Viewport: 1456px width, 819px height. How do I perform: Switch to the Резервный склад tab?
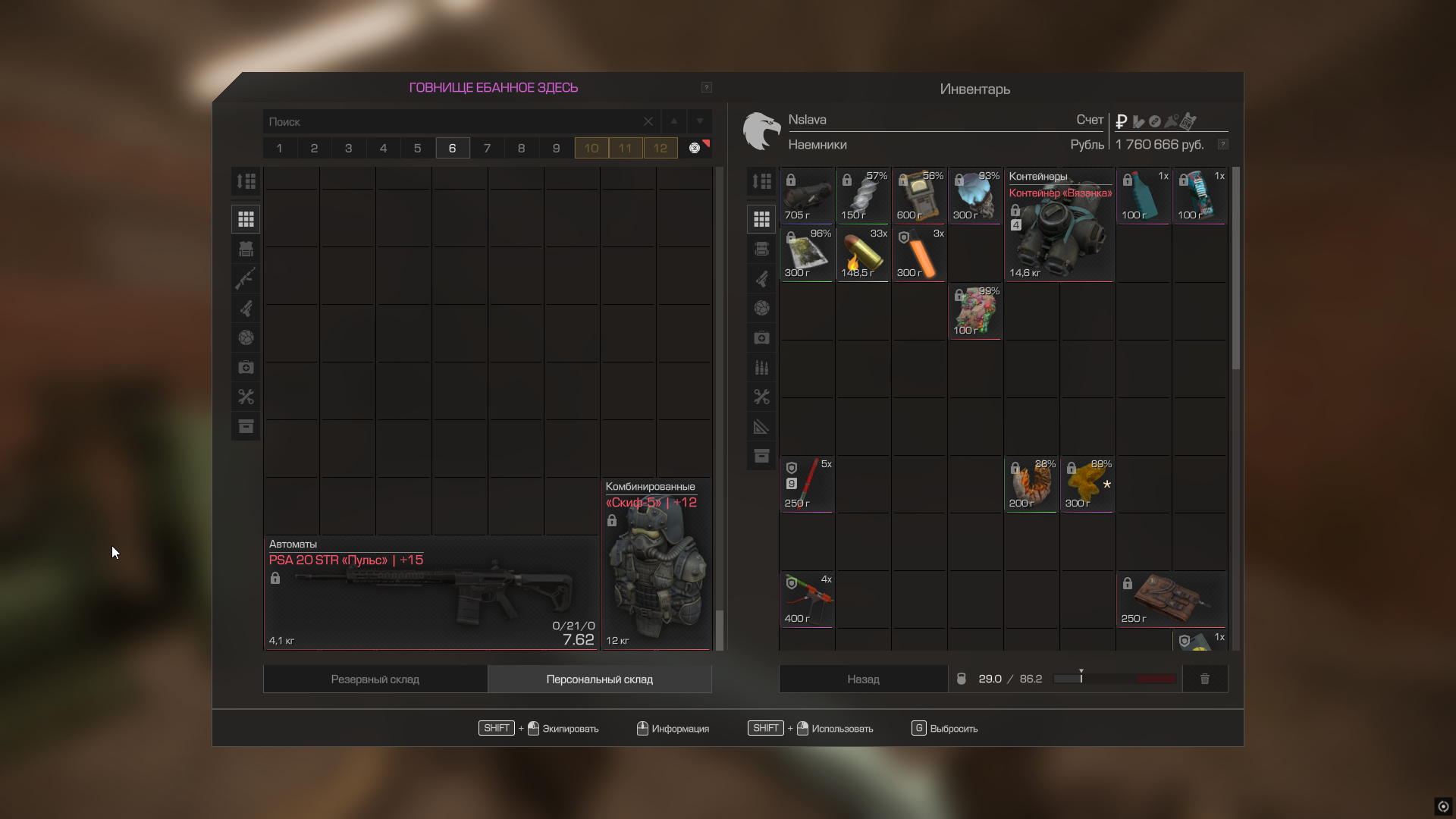pyautogui.click(x=375, y=679)
